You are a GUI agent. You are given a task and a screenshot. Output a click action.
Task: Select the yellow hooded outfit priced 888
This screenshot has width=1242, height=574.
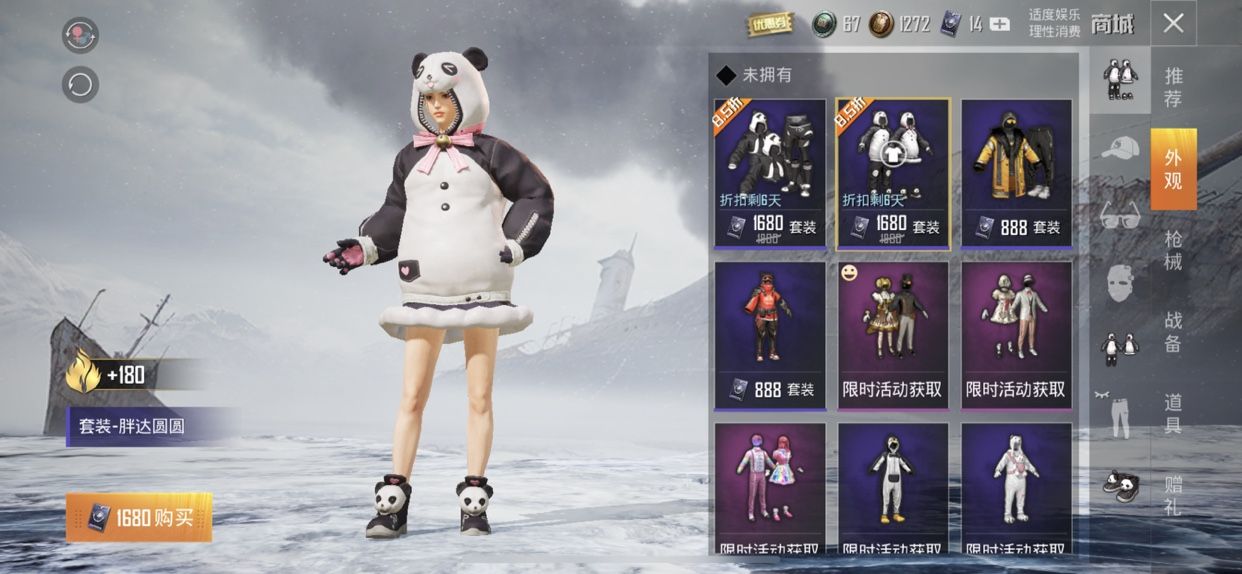pos(1016,172)
